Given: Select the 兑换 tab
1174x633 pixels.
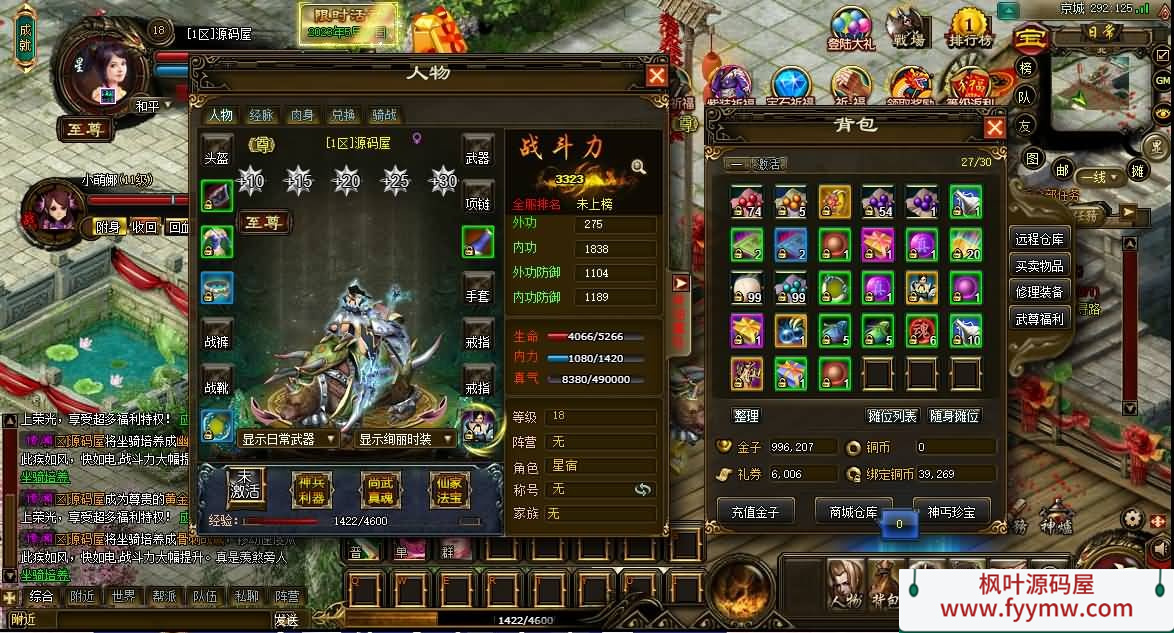Looking at the screenshot, I should click(343, 115).
